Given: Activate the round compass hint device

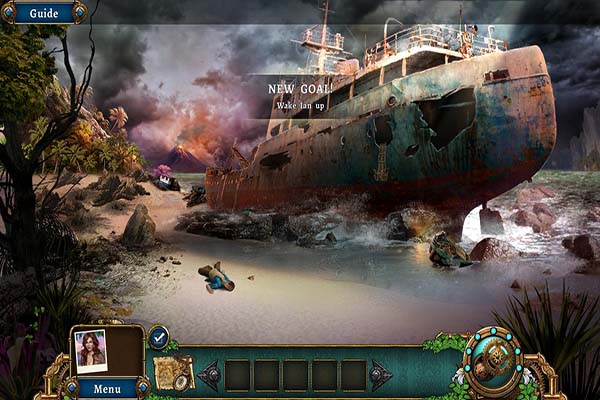Looking at the screenshot, I should pyautogui.click(x=498, y=362).
